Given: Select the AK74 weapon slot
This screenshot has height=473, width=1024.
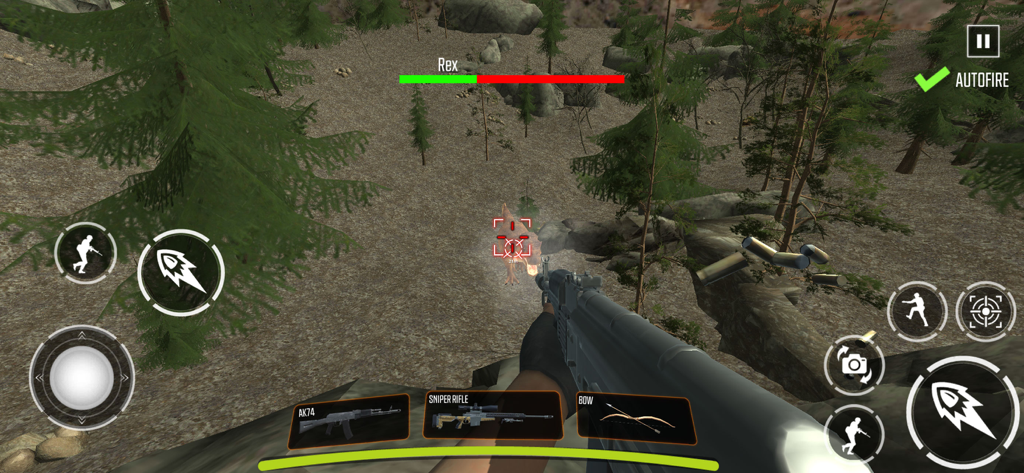Looking at the screenshot, I should [348, 421].
